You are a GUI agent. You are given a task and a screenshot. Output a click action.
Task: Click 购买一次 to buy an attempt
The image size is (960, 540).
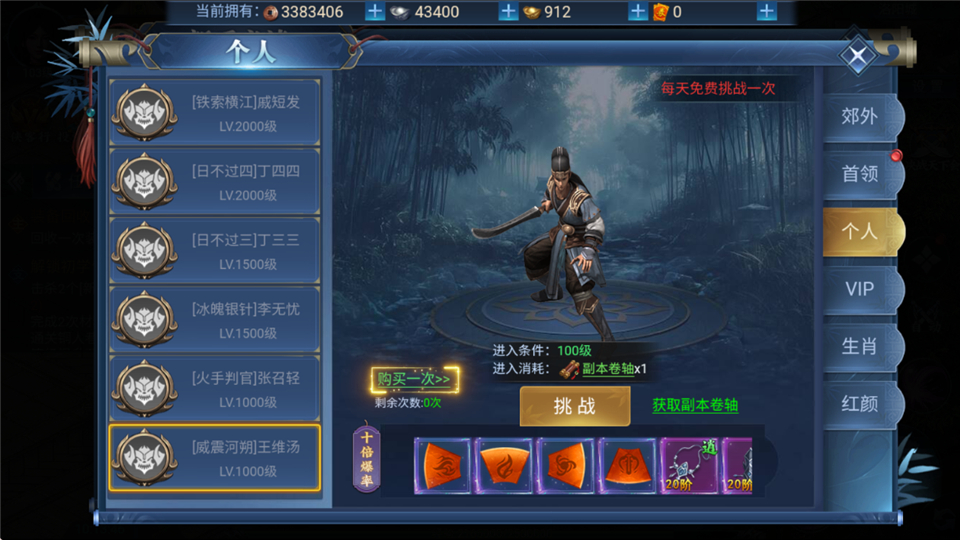tap(414, 379)
